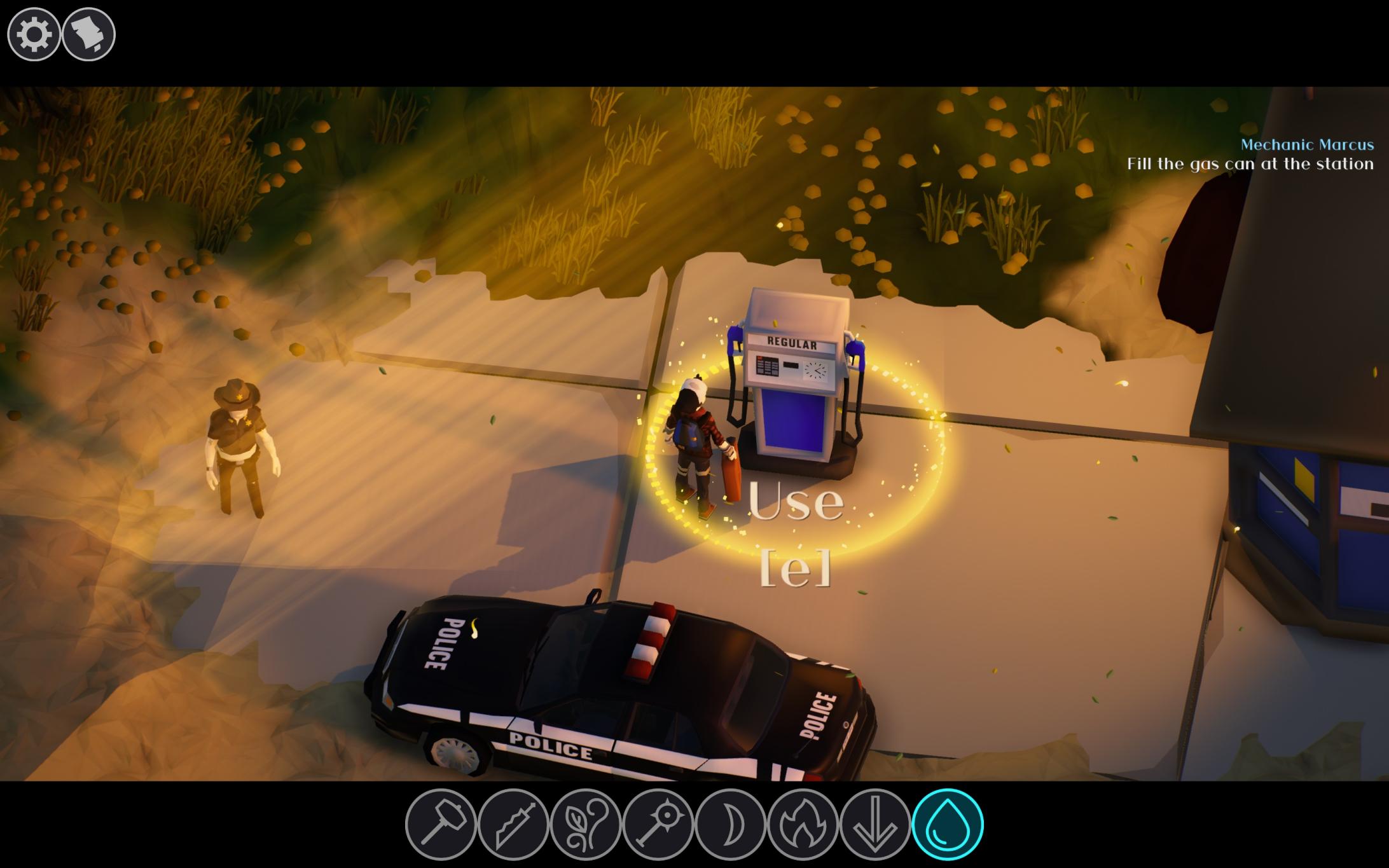This screenshot has height=868, width=1389.
Task: Click the police car
Action: 623,684
